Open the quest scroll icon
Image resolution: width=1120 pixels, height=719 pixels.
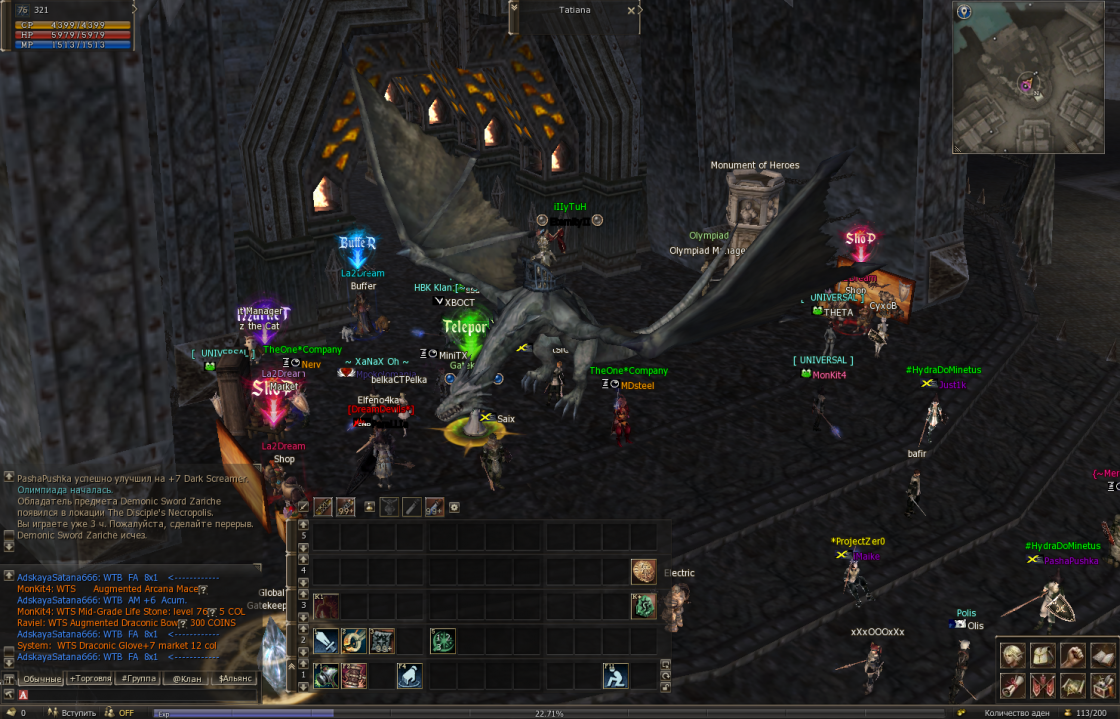1013,686
